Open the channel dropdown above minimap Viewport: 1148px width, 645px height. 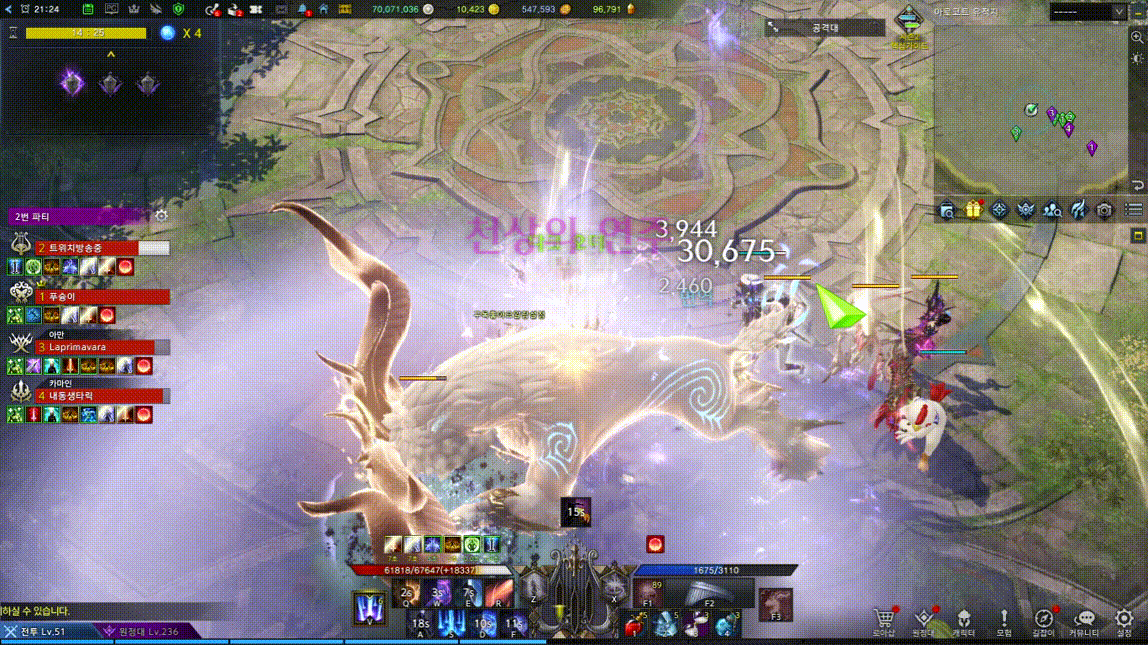pyautogui.click(x=1087, y=12)
